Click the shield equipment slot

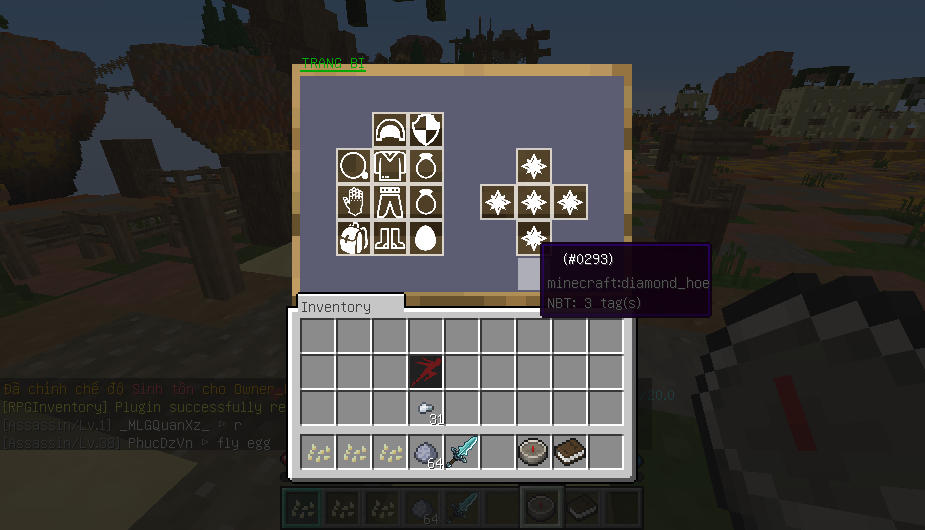(x=426, y=130)
